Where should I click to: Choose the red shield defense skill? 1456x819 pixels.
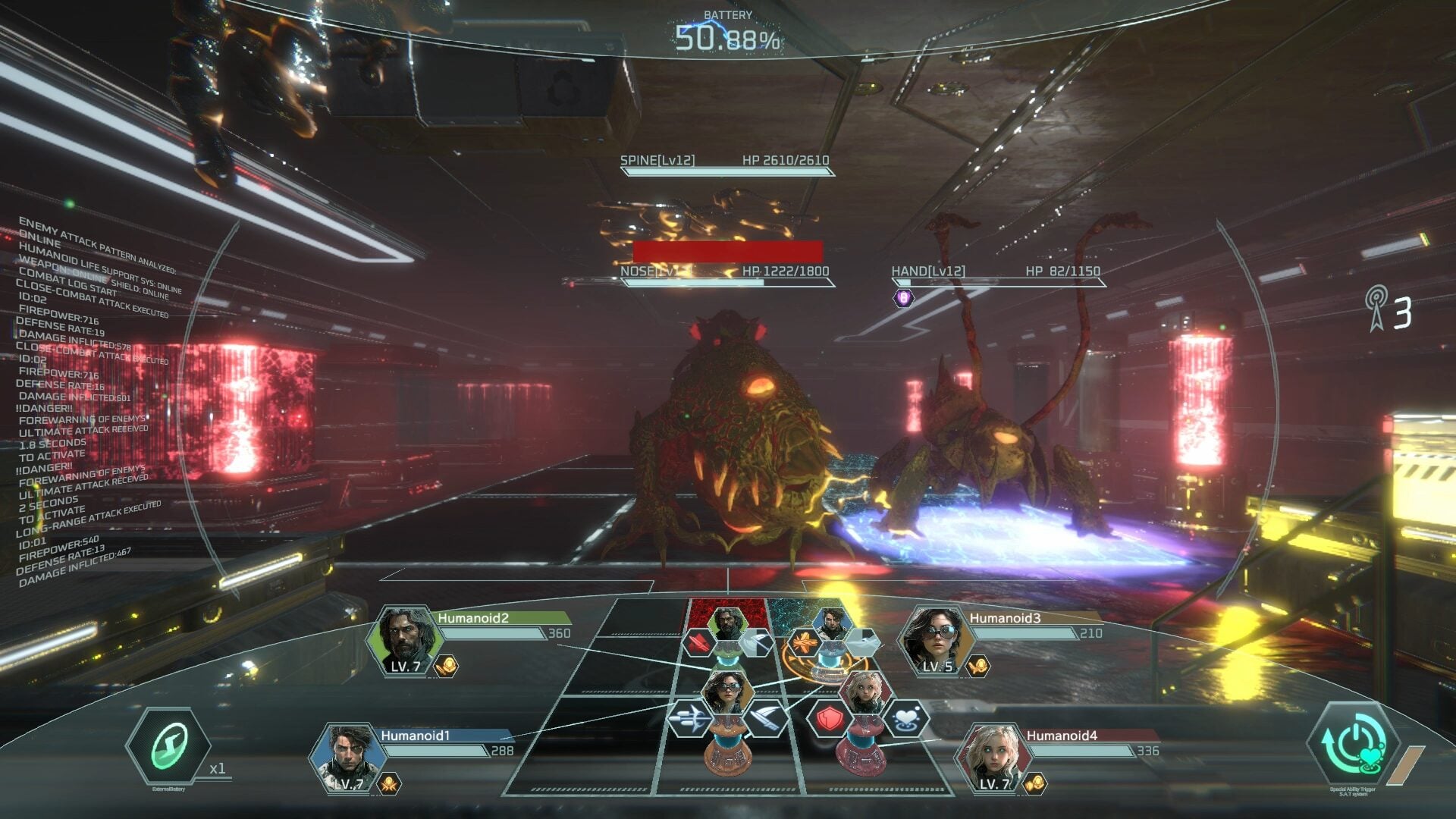click(829, 719)
